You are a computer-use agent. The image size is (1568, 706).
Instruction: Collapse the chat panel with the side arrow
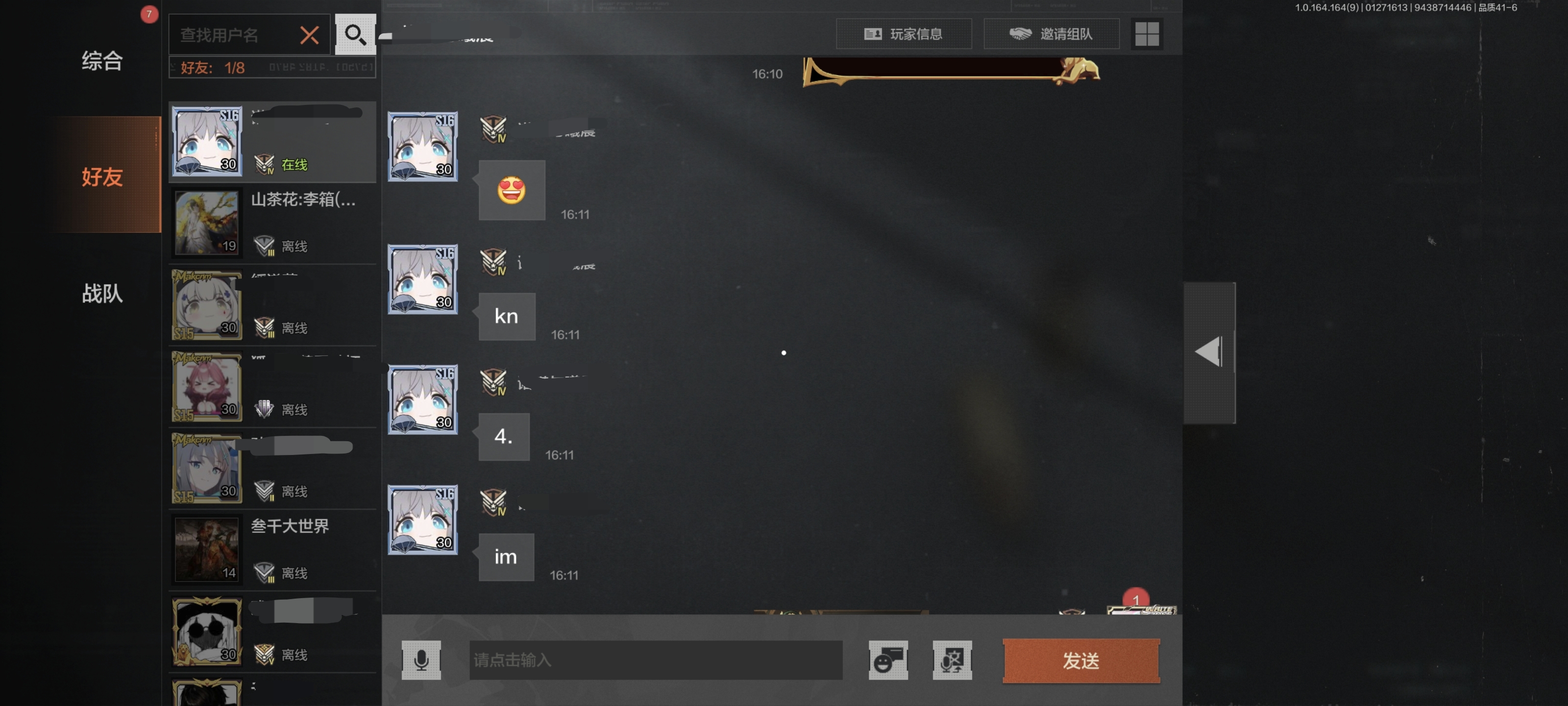click(1208, 352)
